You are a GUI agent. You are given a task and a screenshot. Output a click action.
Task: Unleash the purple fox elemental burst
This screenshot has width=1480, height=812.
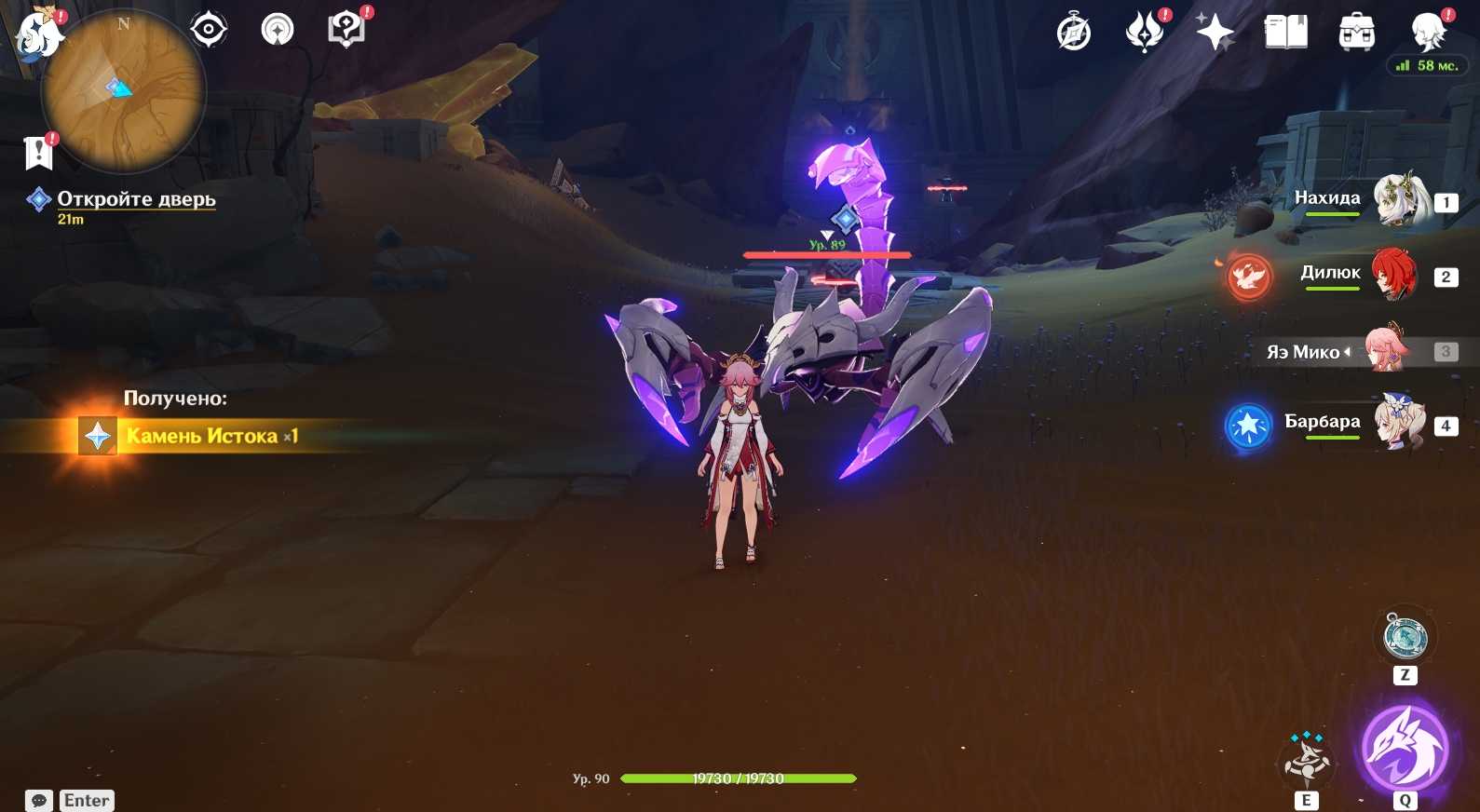[1405, 750]
